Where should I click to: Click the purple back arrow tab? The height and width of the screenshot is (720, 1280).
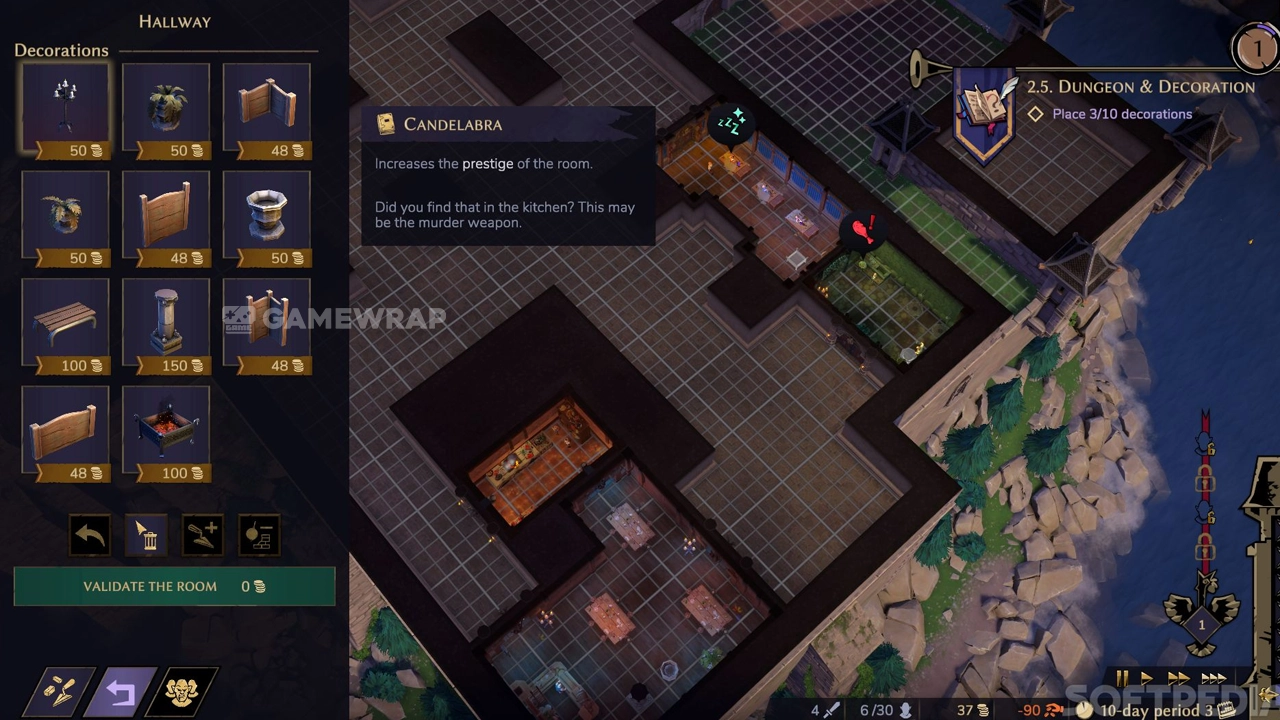click(x=121, y=692)
